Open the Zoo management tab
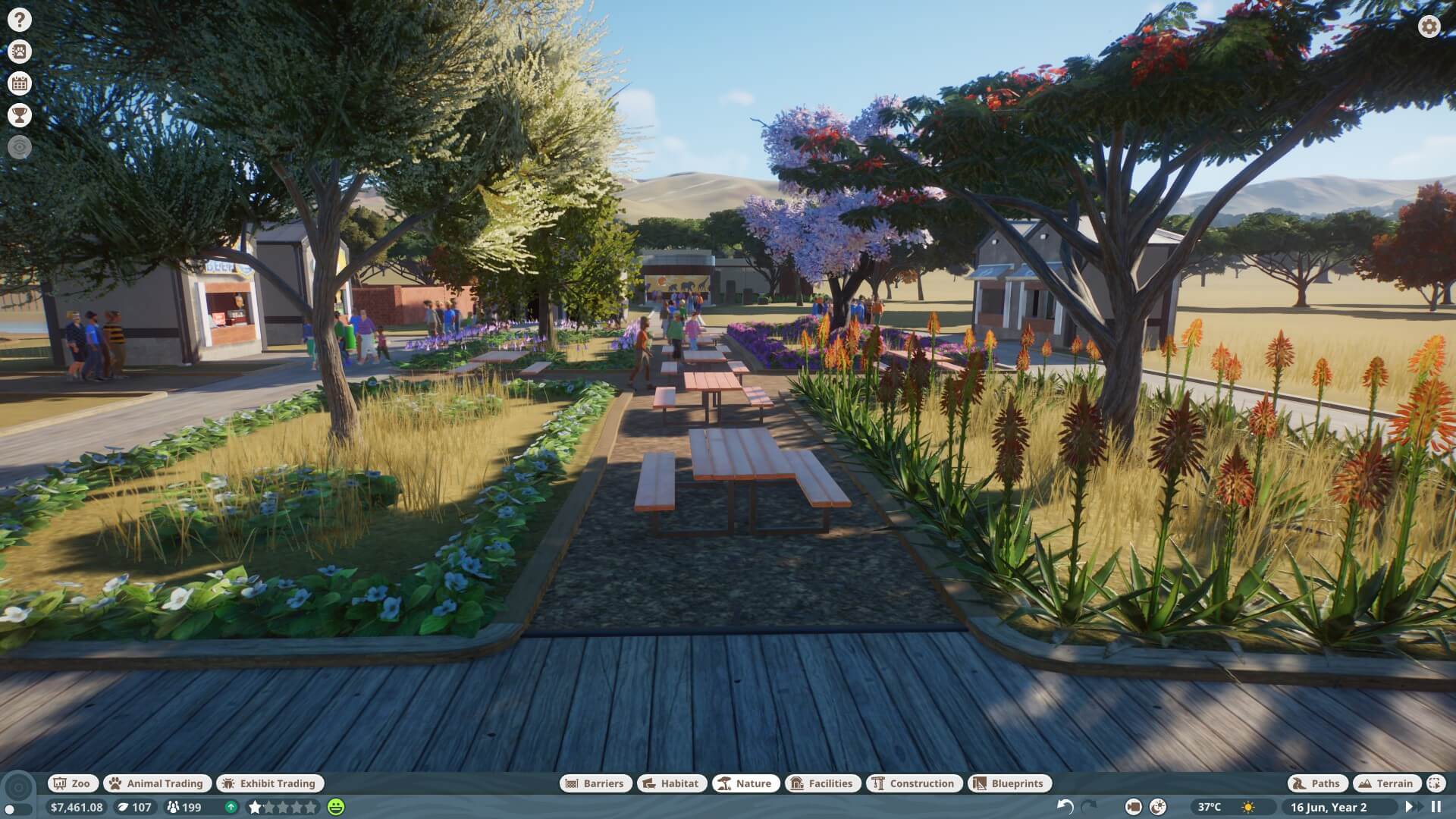The image size is (1456, 819). point(71,783)
